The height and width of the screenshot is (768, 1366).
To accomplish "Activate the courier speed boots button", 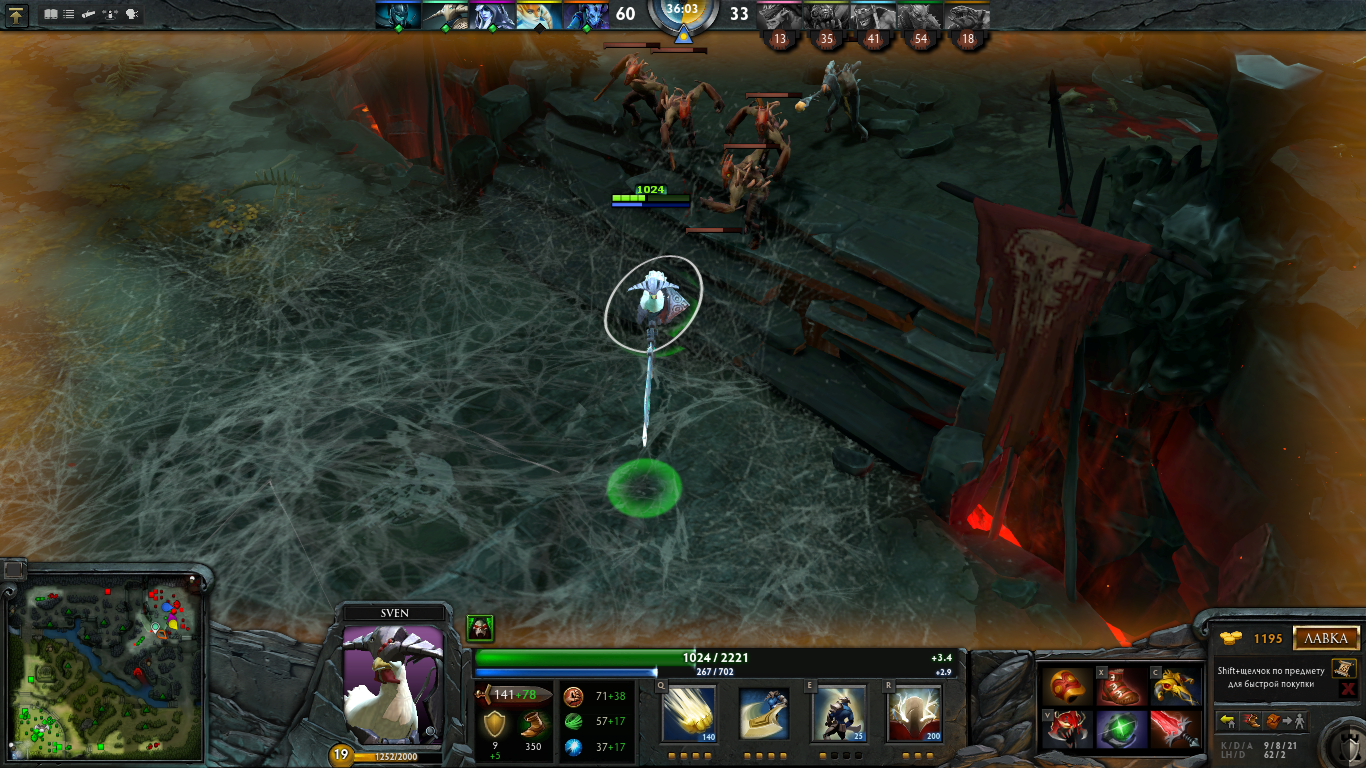I will click(x=1250, y=720).
